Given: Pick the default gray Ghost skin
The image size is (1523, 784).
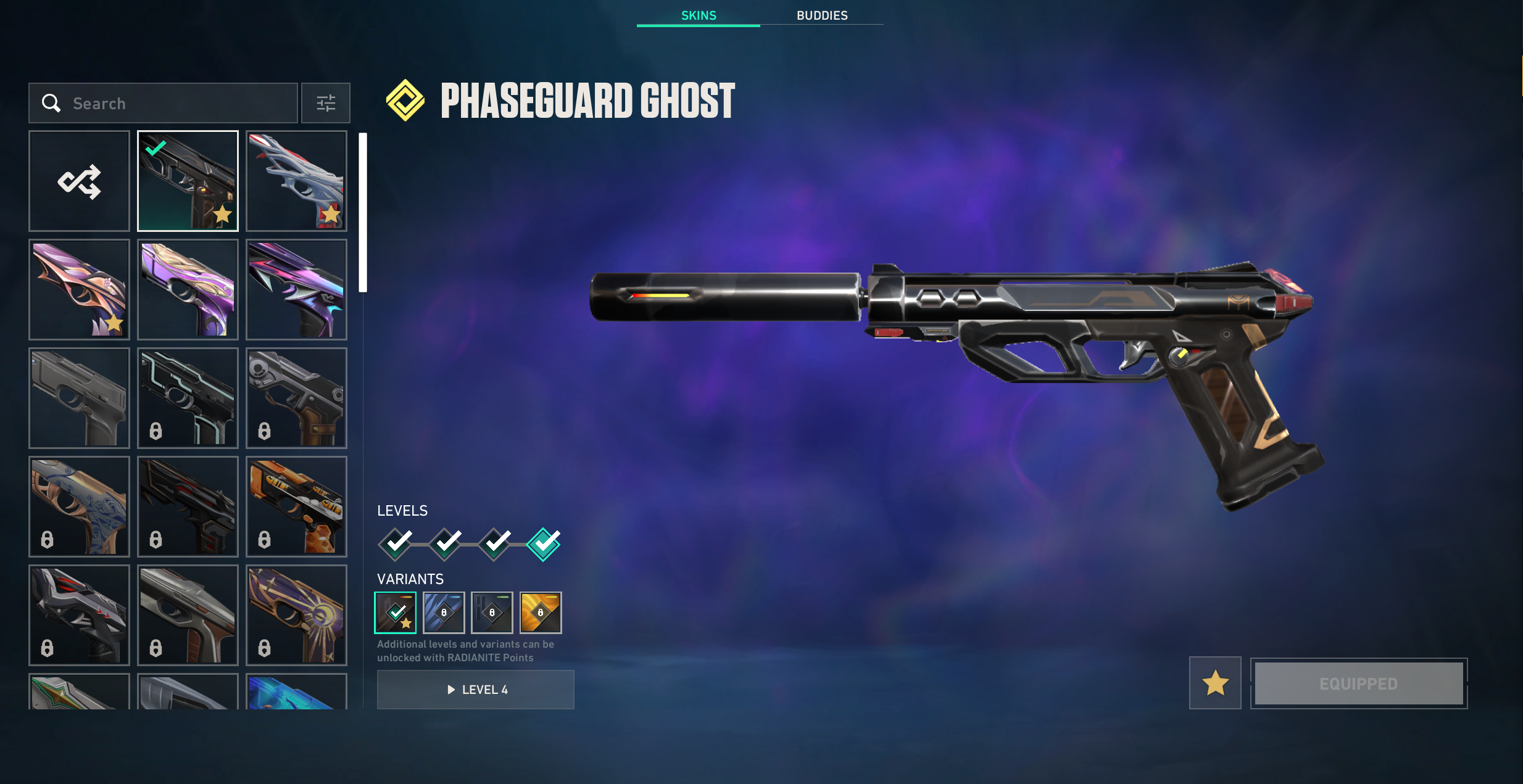Looking at the screenshot, I should pyautogui.click(x=79, y=398).
